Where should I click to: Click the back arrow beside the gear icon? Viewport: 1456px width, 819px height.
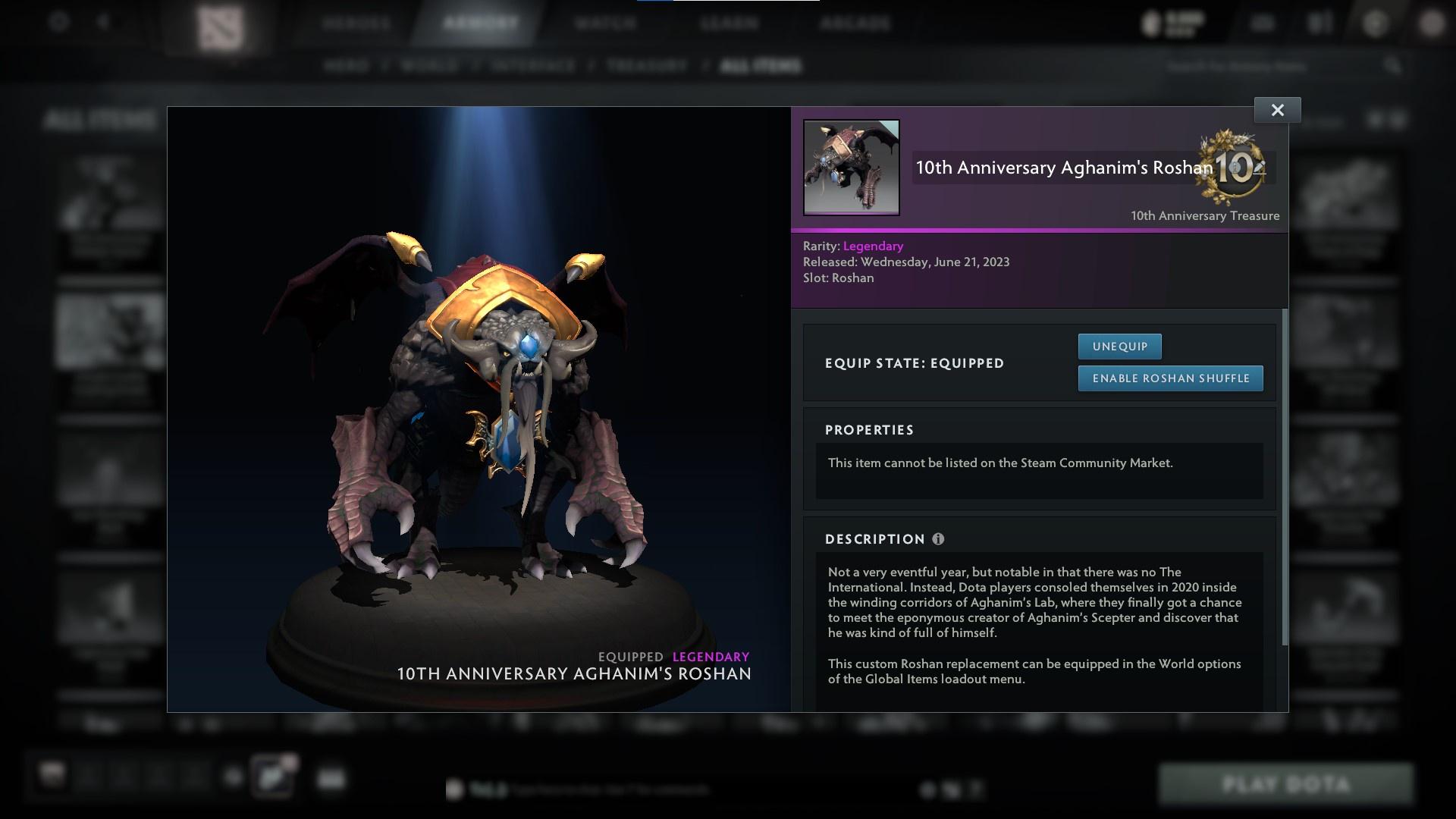[105, 22]
